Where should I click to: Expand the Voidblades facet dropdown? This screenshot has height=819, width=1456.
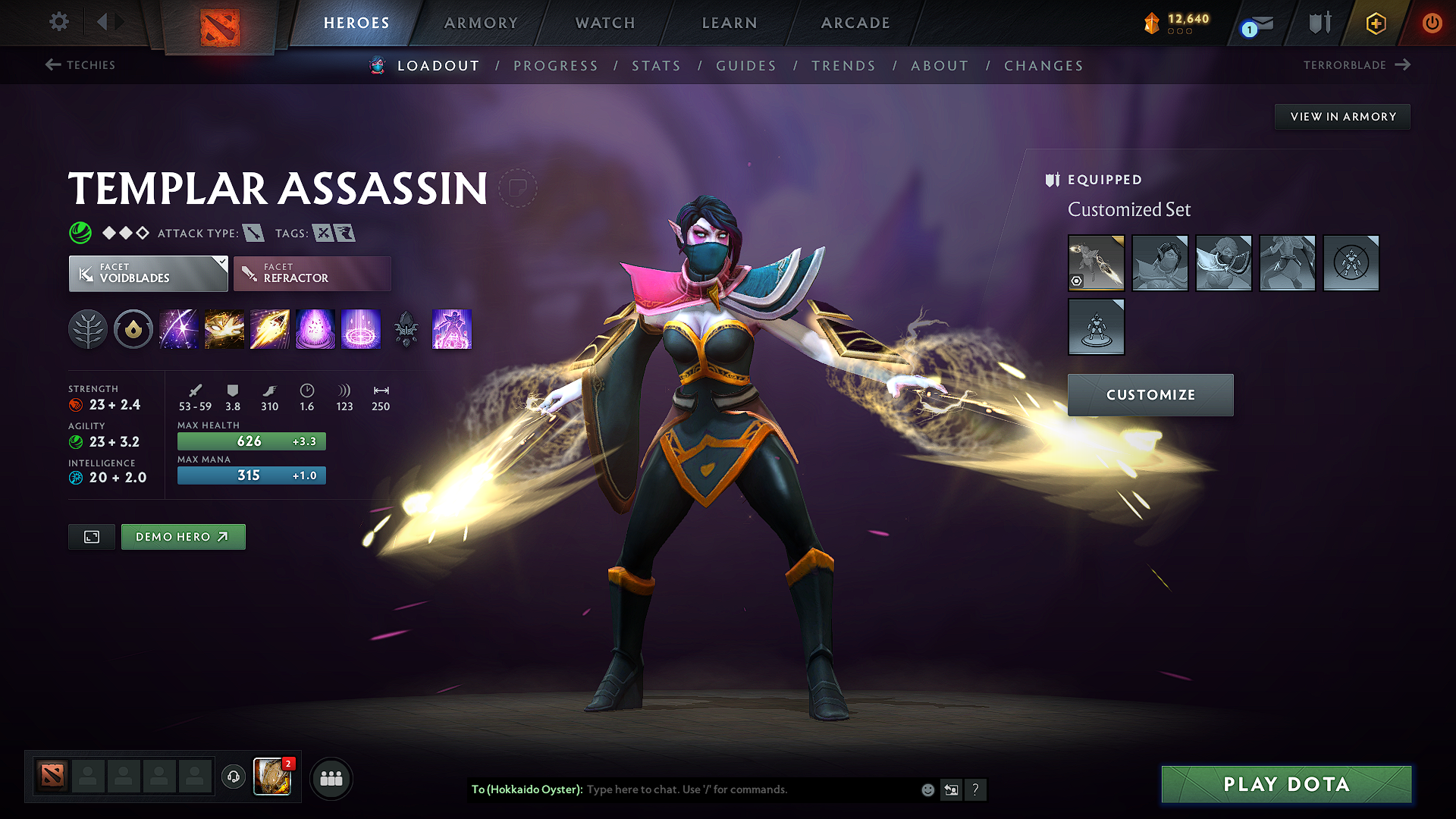point(220,263)
